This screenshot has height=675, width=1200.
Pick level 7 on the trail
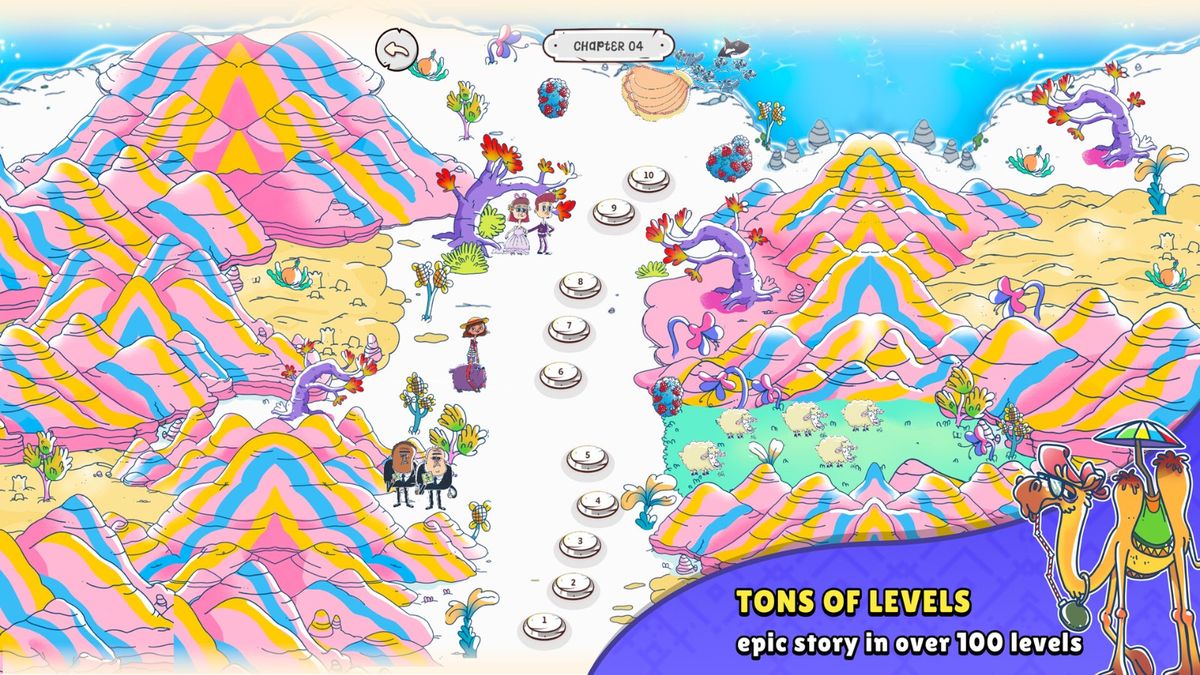(x=568, y=327)
